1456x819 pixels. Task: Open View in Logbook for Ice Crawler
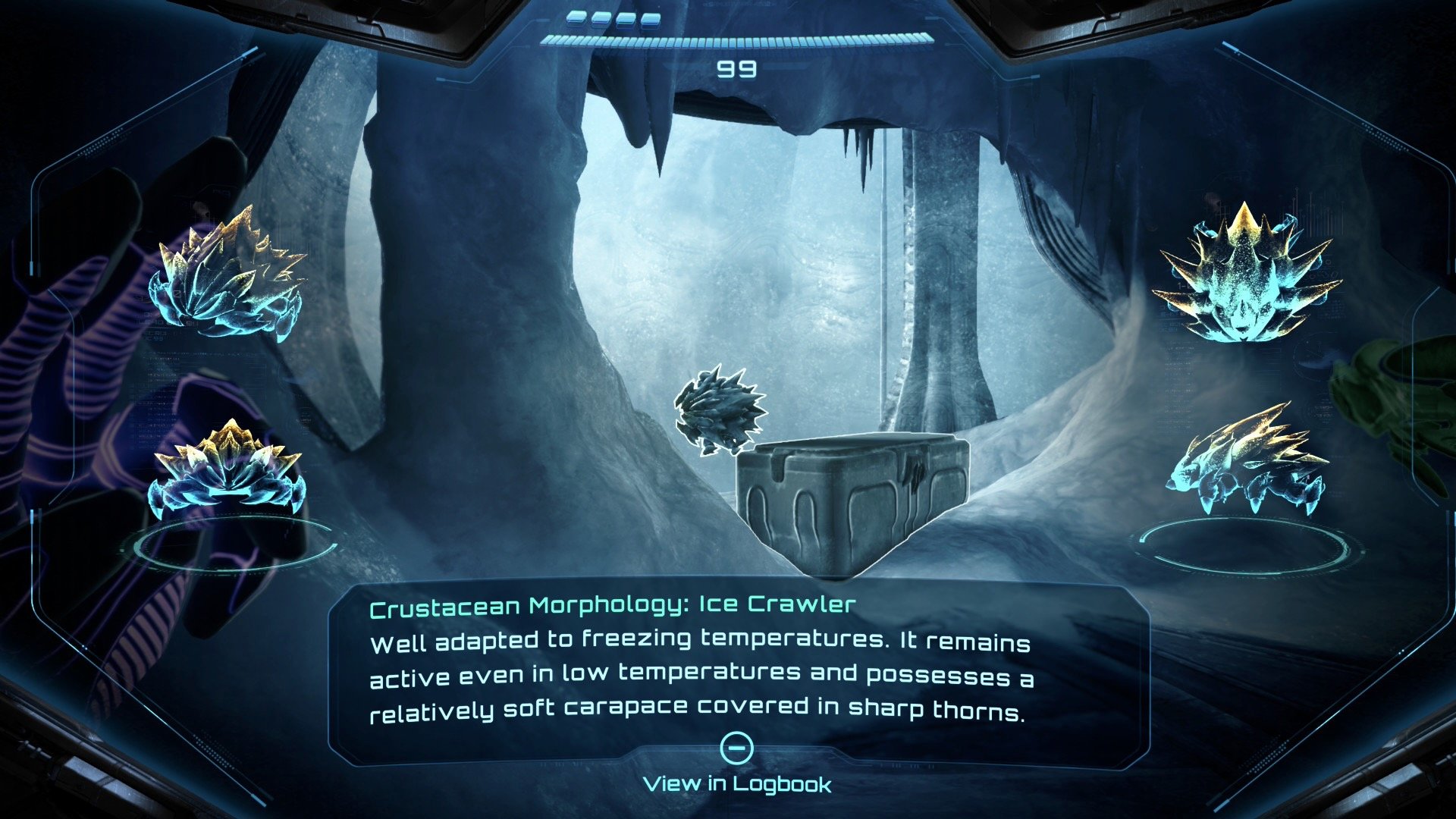pyautogui.click(x=736, y=783)
